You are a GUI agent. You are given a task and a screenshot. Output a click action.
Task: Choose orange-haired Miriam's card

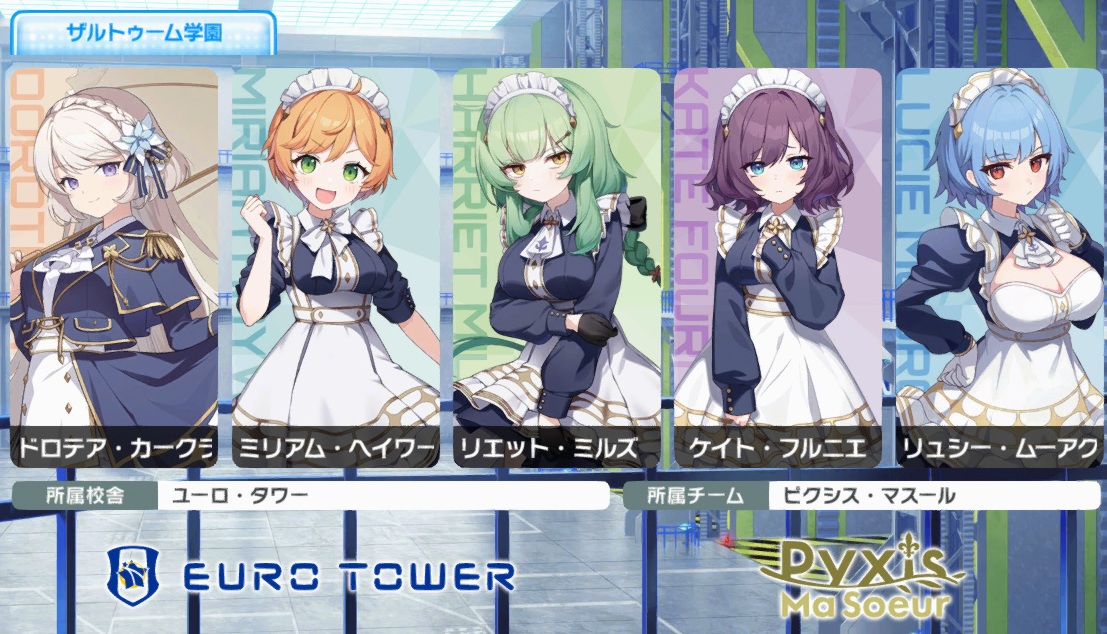point(335,265)
